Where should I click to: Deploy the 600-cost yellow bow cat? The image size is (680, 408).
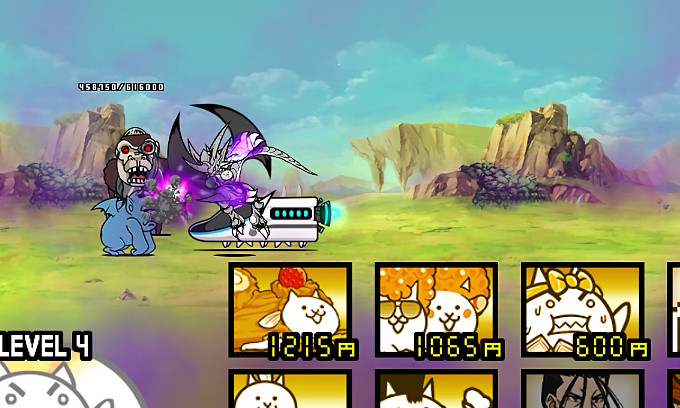click(x=582, y=309)
